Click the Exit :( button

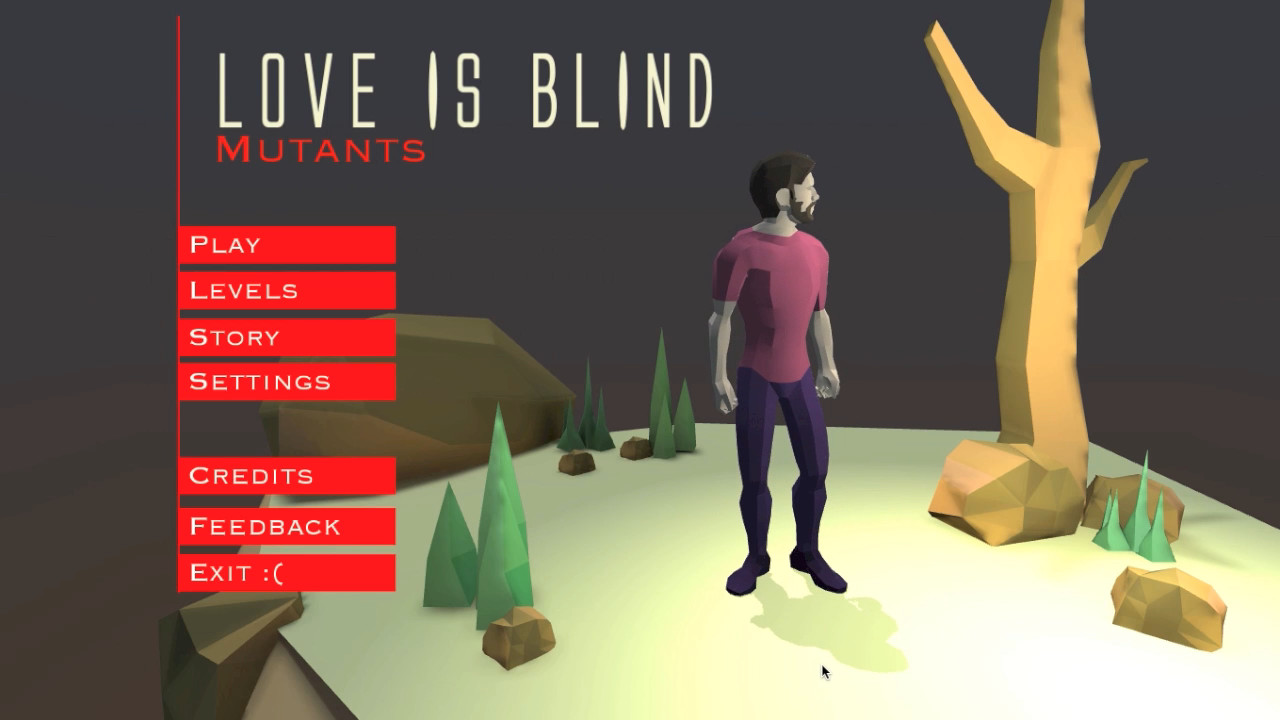(287, 570)
